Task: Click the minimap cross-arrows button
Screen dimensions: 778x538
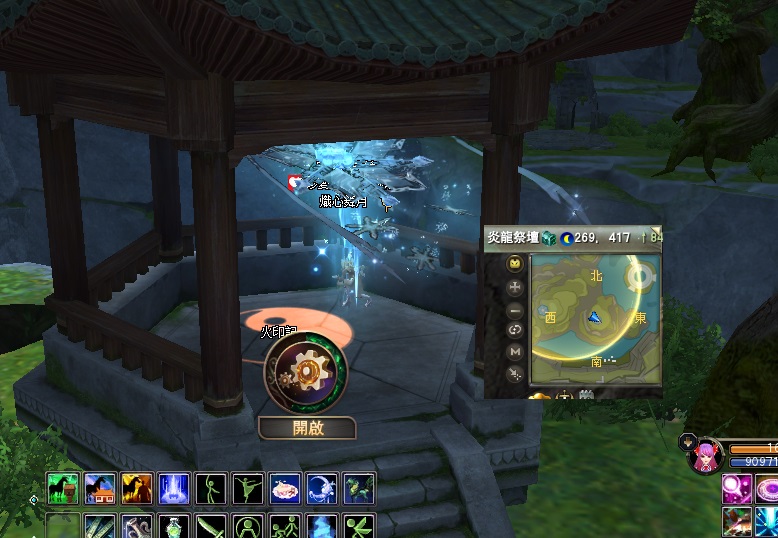Action: coord(515,286)
